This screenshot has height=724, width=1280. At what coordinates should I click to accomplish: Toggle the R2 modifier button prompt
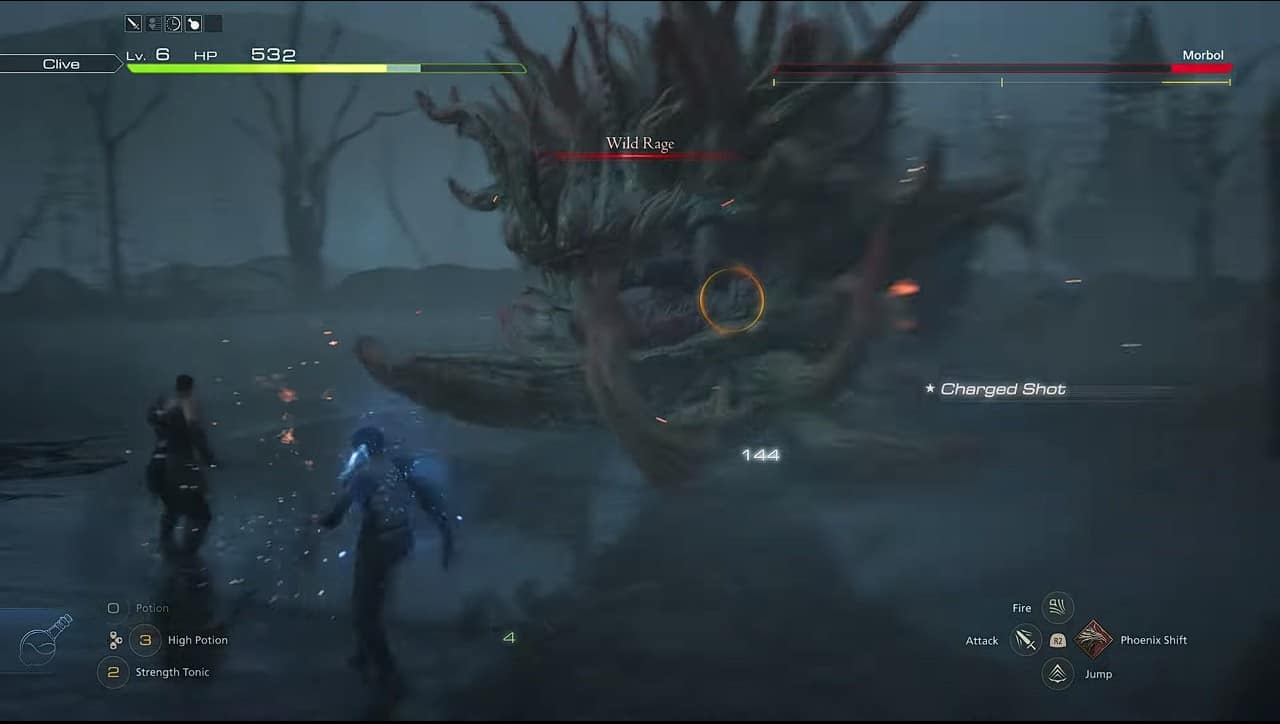pyautogui.click(x=1057, y=640)
